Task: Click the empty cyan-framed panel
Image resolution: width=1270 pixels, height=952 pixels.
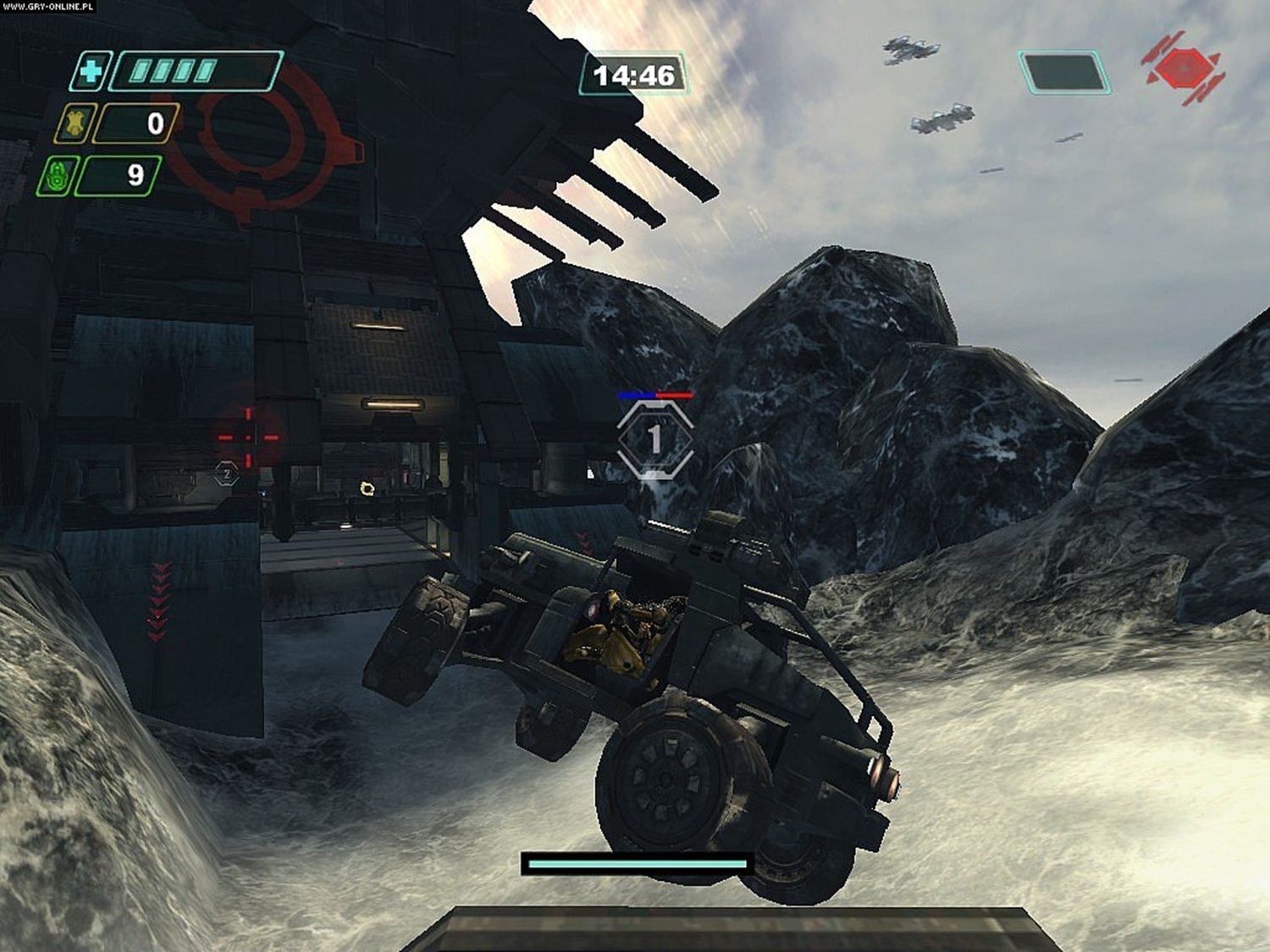Action: coord(1064,72)
